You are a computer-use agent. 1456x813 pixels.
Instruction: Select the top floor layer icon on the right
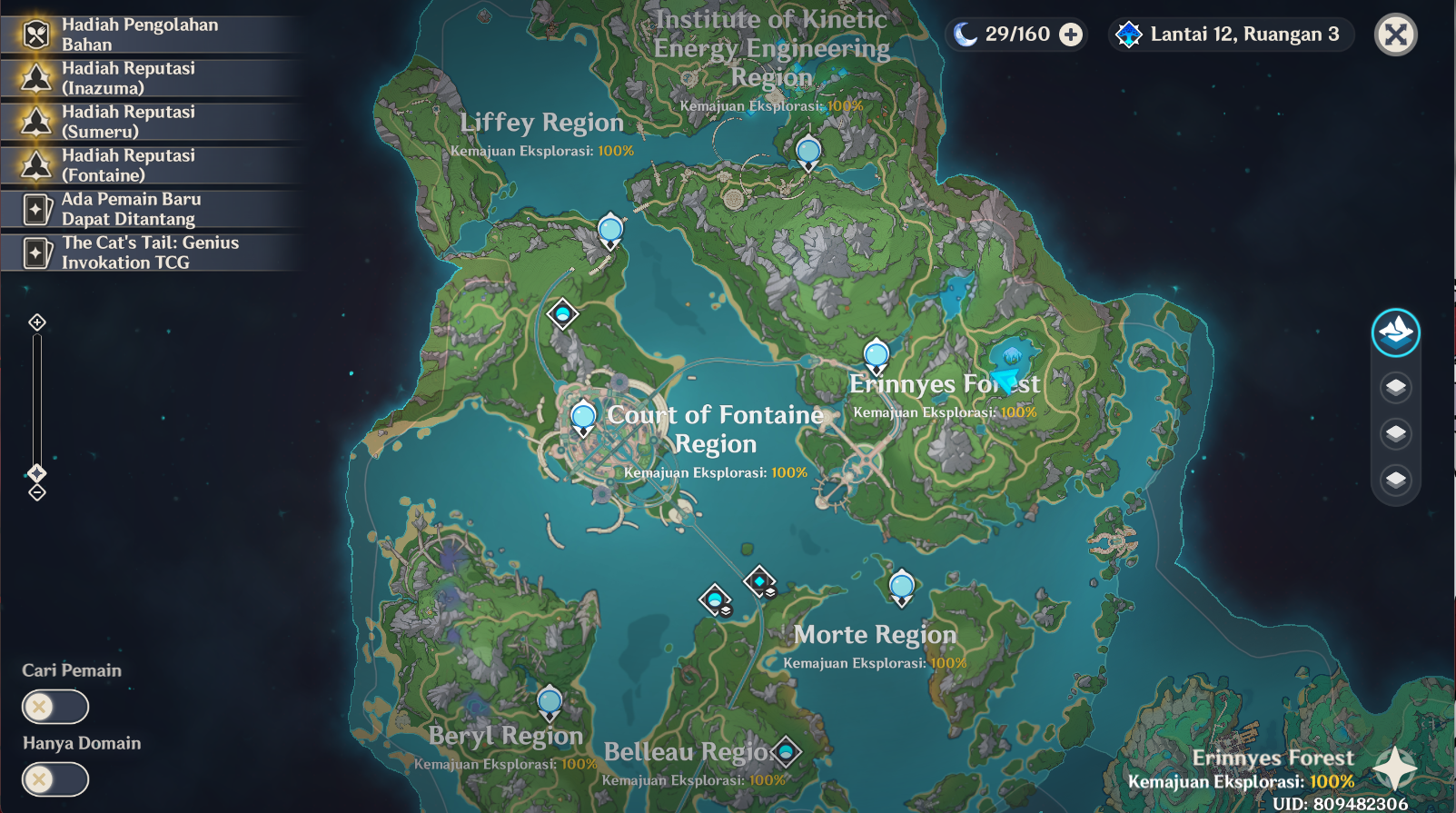(1394, 389)
